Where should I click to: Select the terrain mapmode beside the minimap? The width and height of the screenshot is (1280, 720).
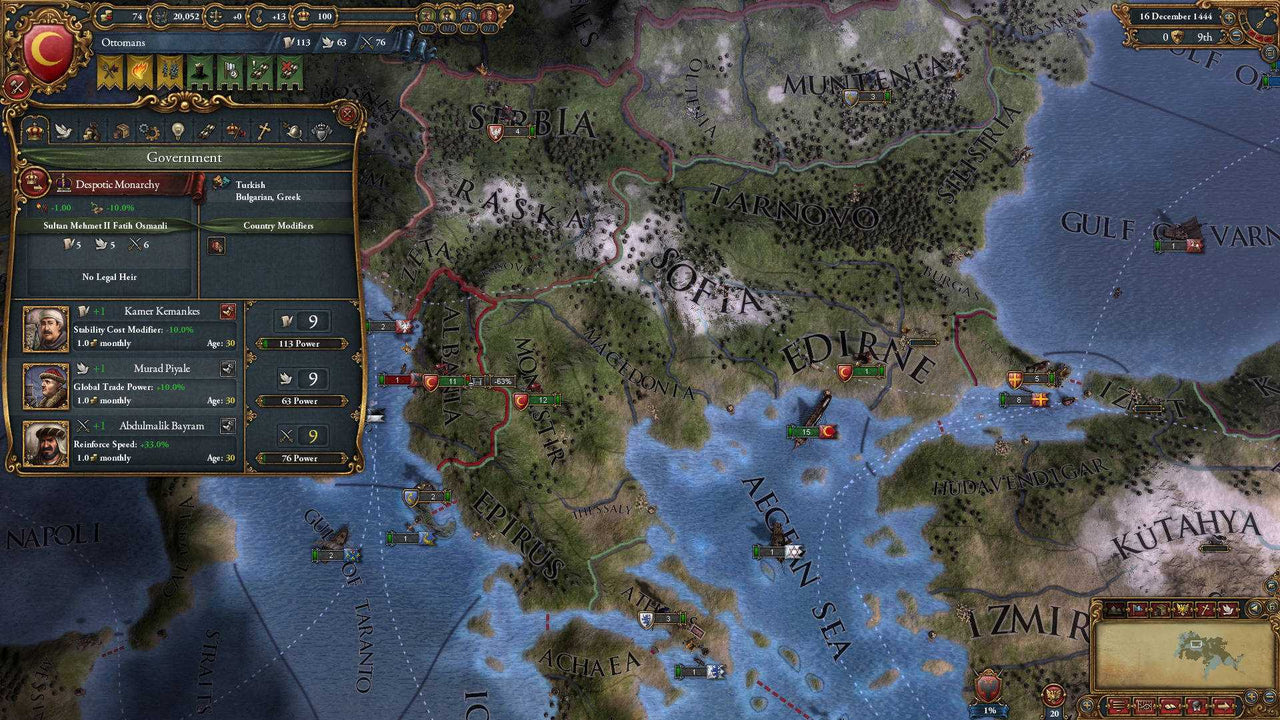1115,609
